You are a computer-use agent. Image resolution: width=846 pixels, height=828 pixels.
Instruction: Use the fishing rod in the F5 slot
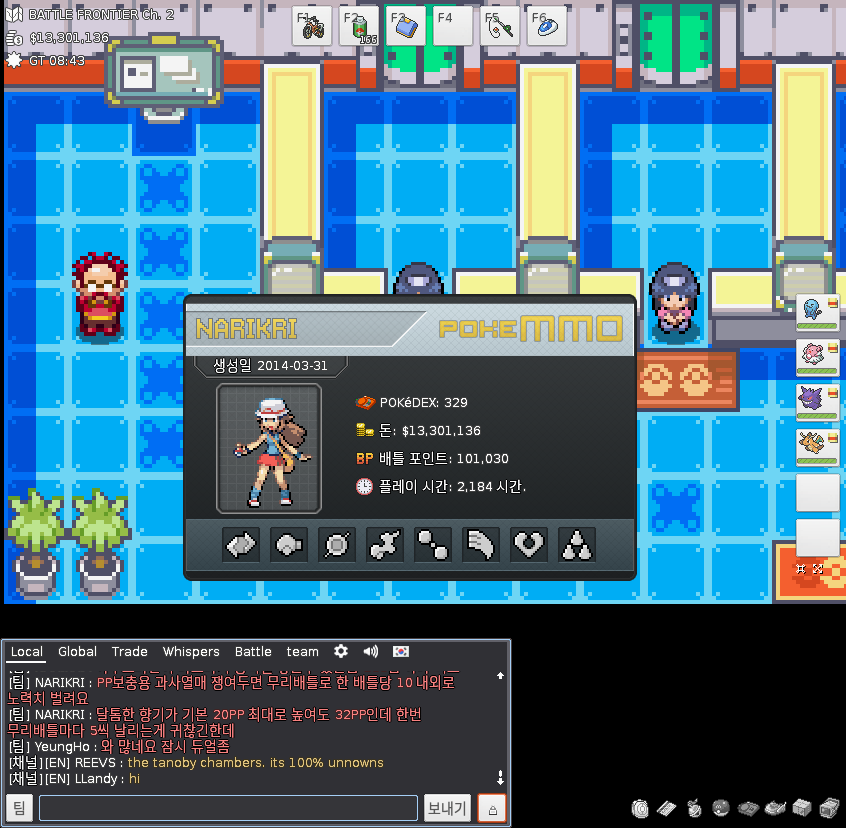pos(500,26)
